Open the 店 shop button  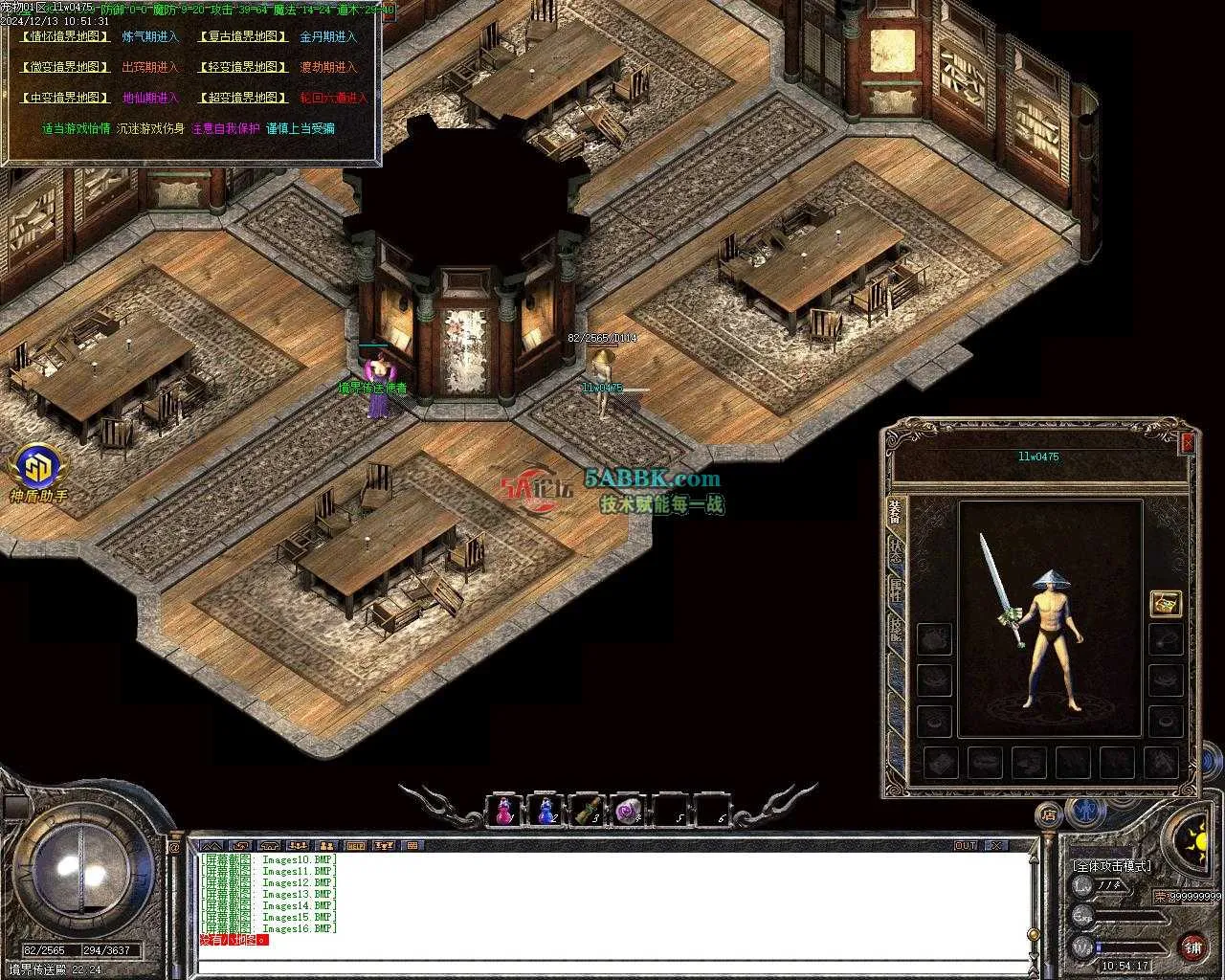coord(1049,815)
